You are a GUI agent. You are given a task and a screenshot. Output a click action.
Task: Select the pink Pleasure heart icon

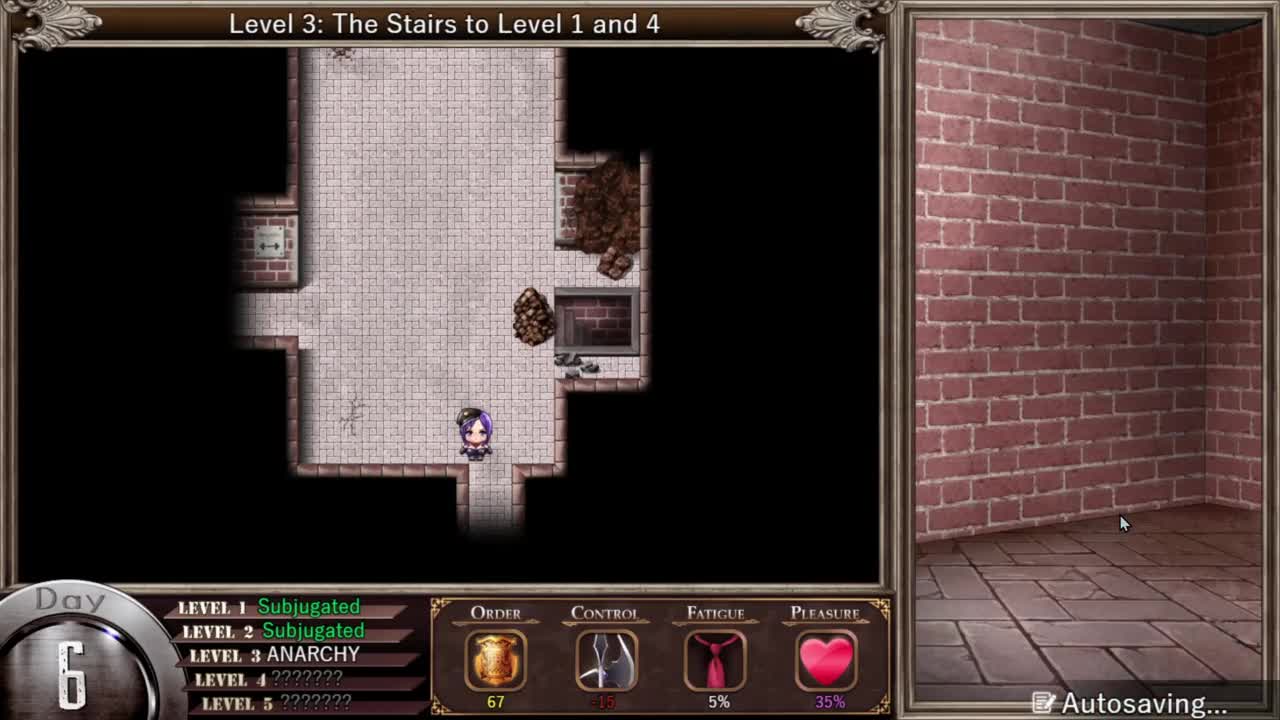click(826, 660)
